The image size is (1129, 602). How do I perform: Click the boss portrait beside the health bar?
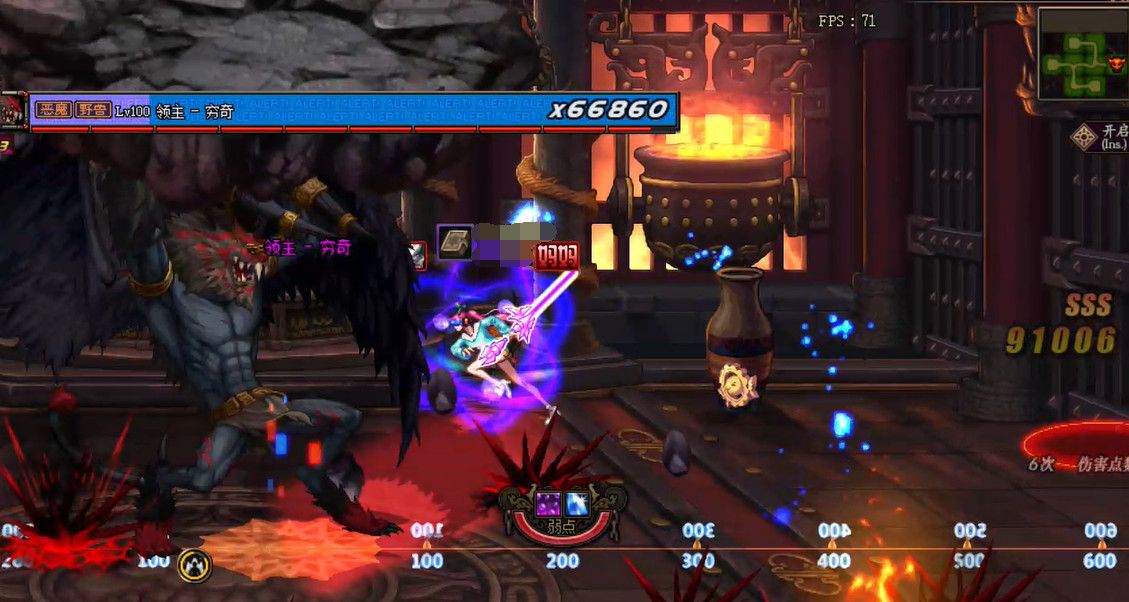click(12, 110)
